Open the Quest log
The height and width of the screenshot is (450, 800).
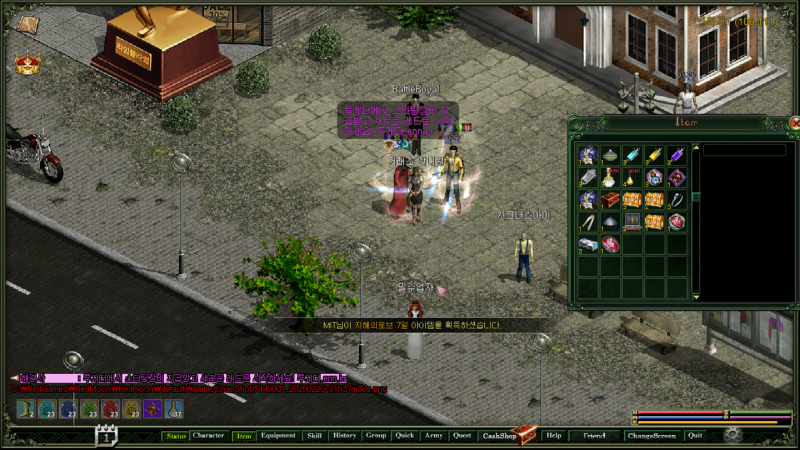pos(462,436)
